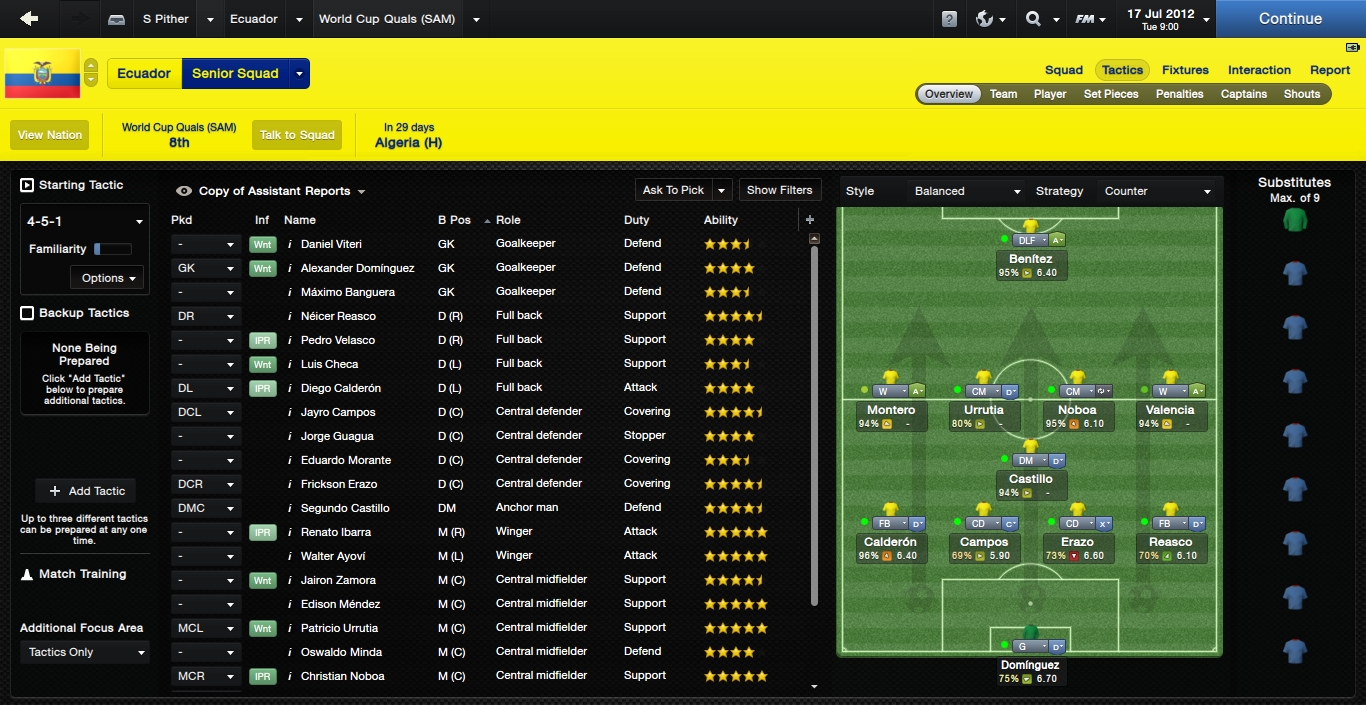The image size is (1366, 705).
Task: Choose Talk to Squad
Action: click(x=297, y=135)
